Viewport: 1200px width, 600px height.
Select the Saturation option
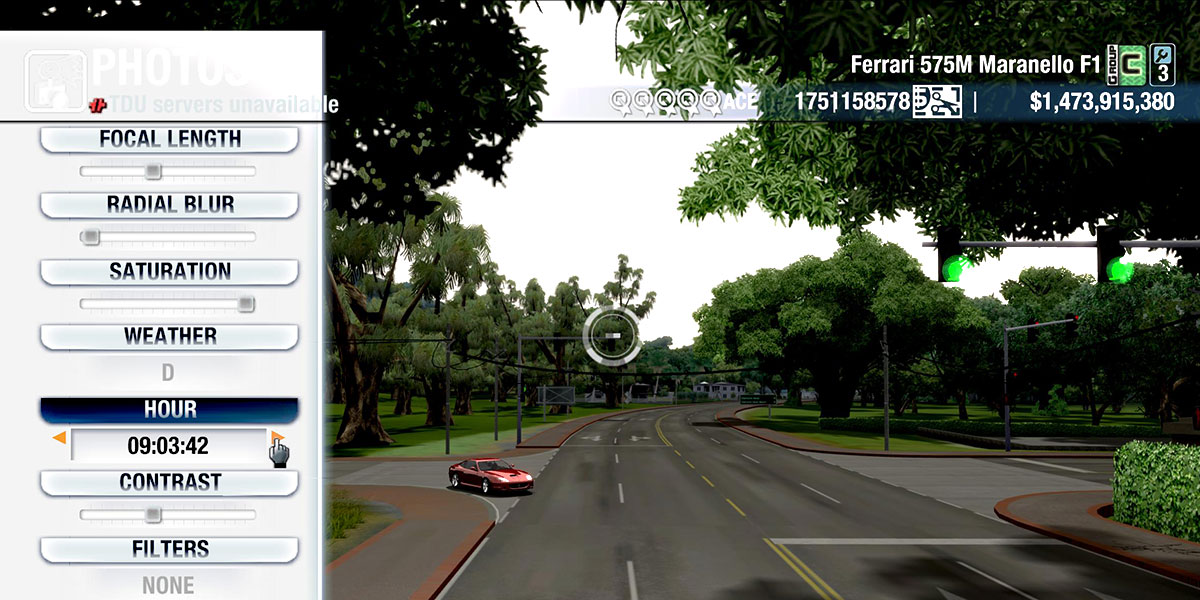(169, 271)
